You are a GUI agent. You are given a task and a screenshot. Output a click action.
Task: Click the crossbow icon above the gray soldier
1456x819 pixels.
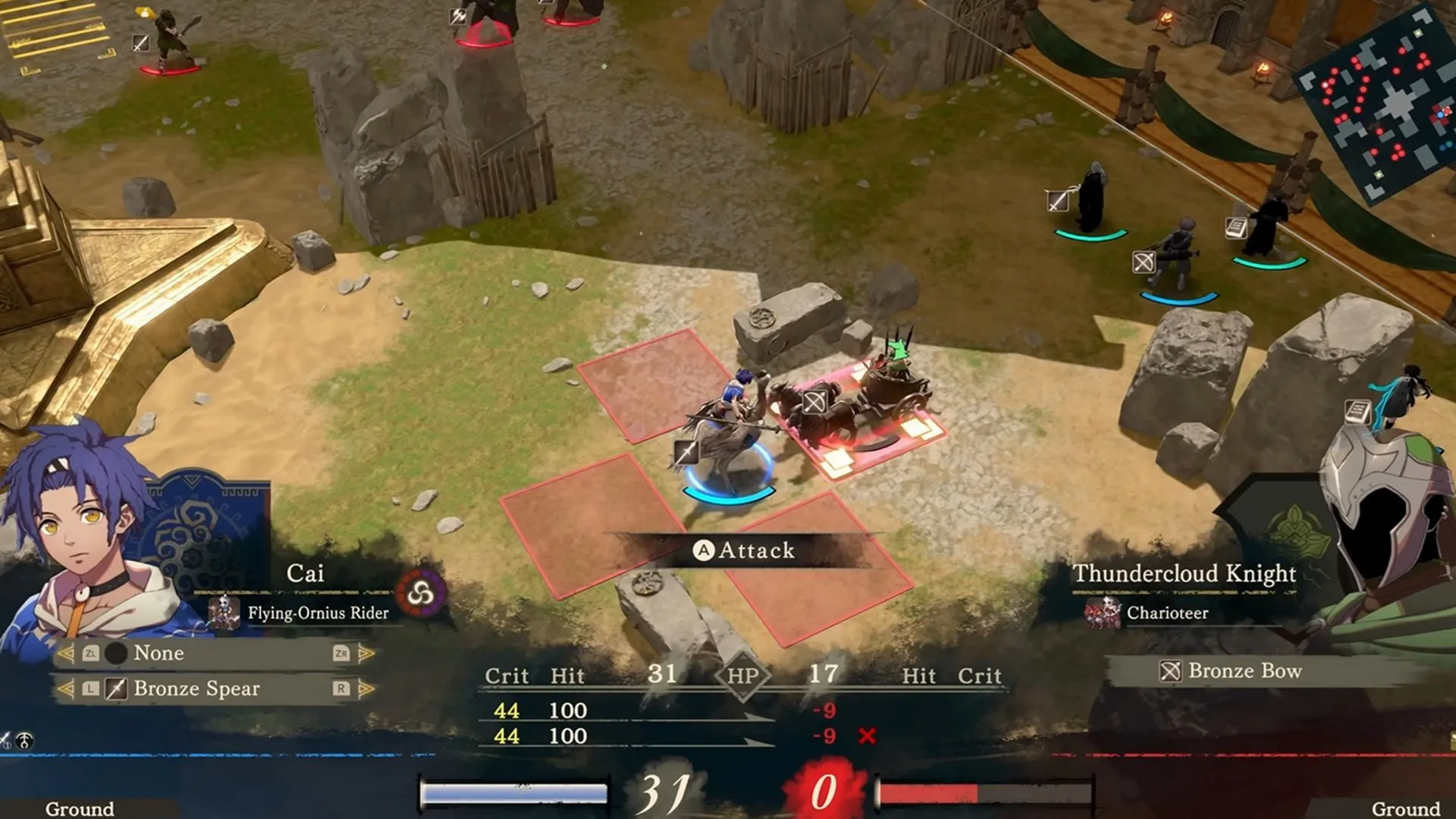point(1144,263)
